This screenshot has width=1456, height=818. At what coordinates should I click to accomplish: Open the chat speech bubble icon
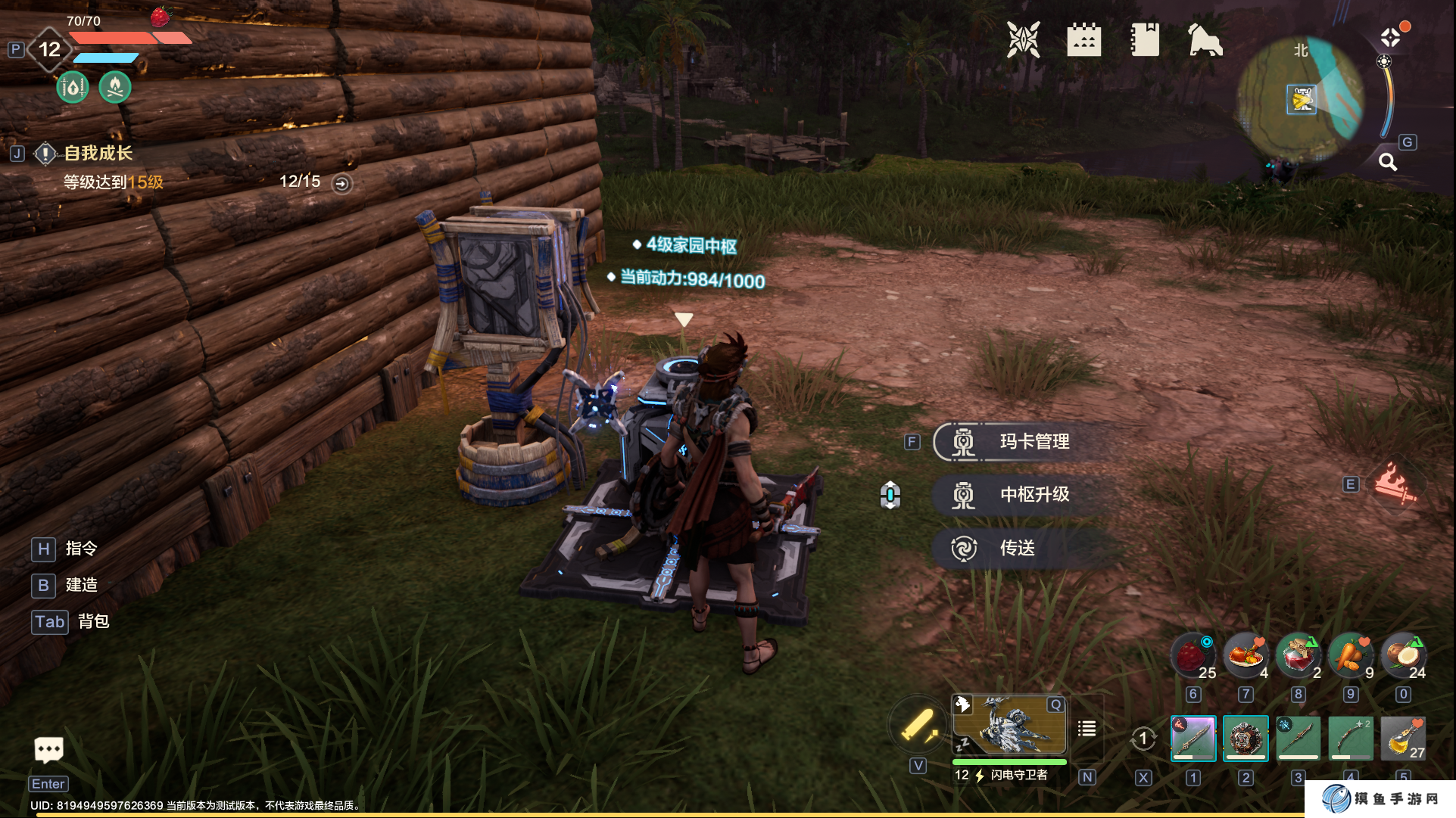tap(49, 750)
